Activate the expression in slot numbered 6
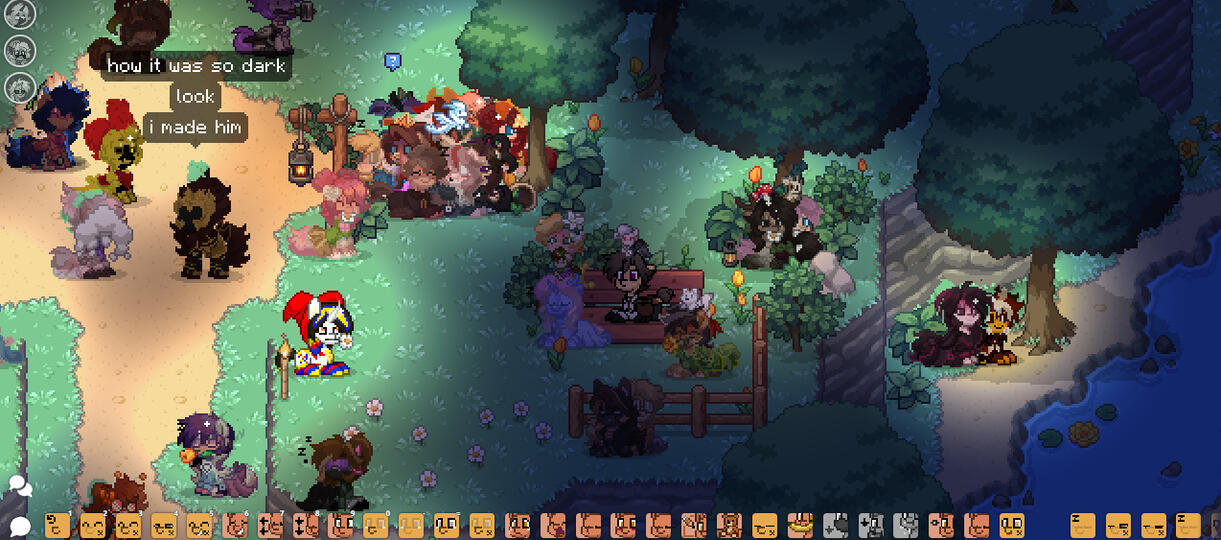Viewport: 1221px width, 540px height. click(236, 525)
